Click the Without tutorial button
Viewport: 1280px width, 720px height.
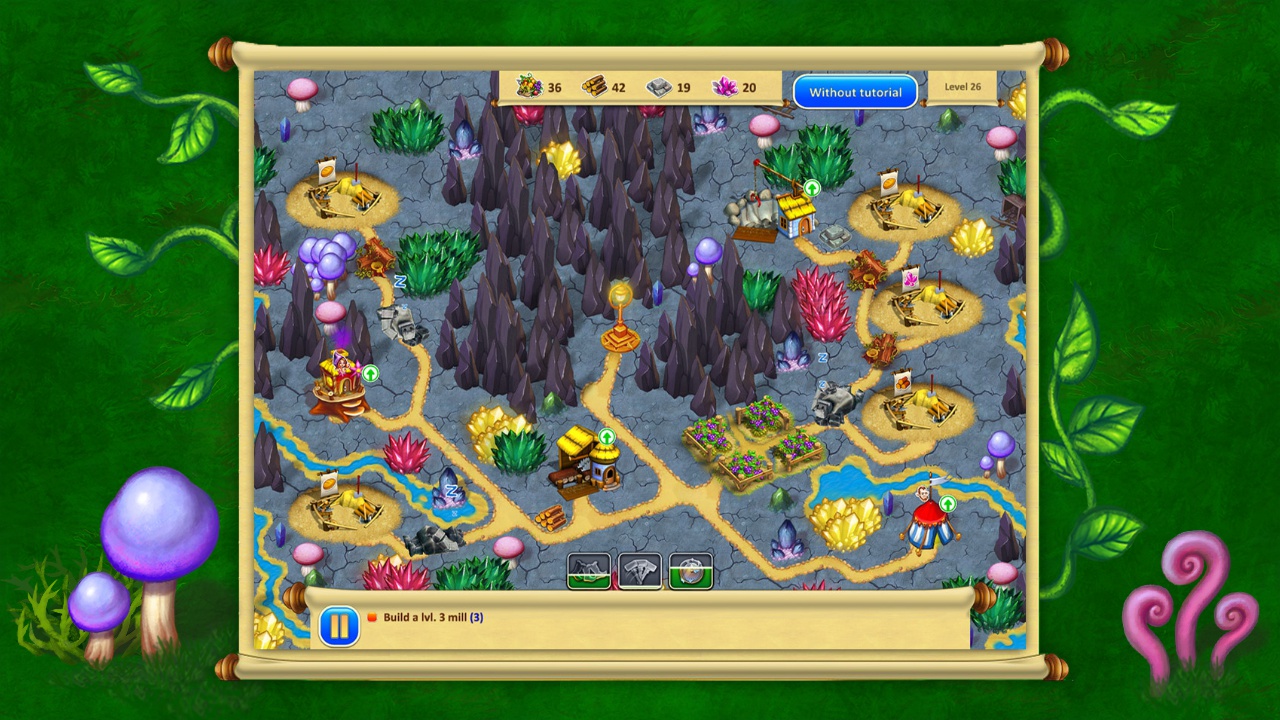coord(855,91)
